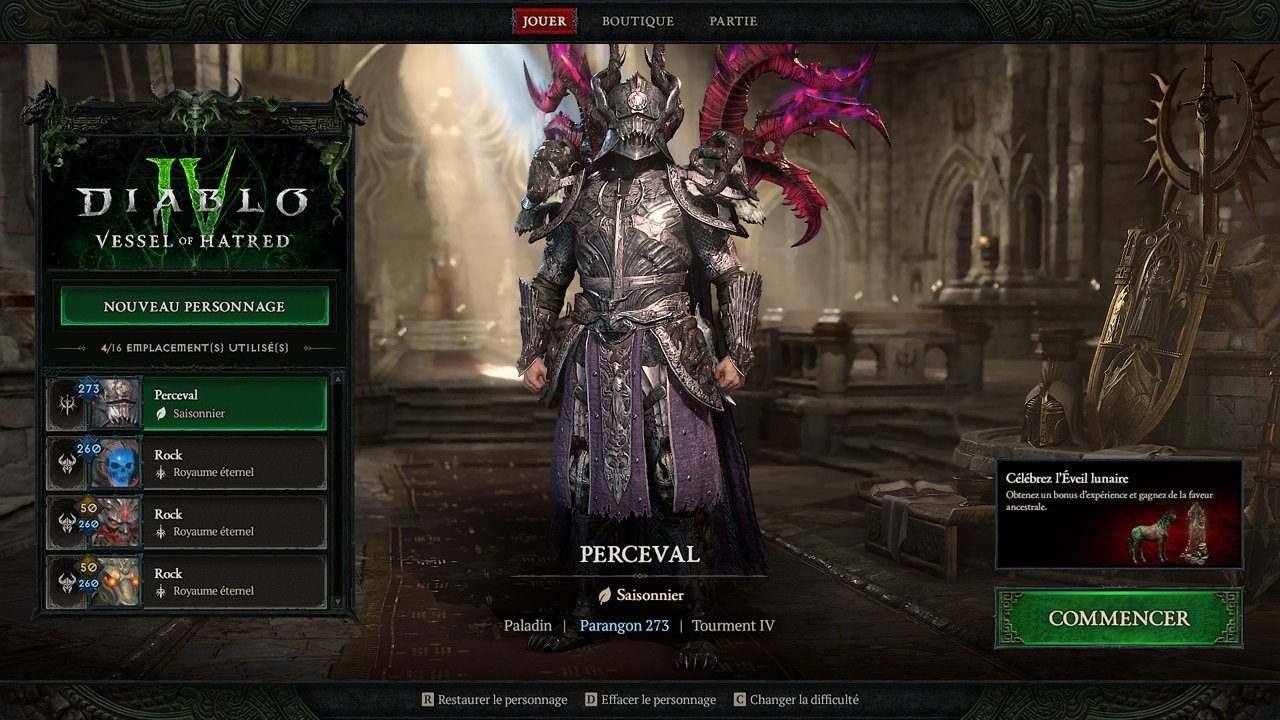This screenshot has height=720, width=1280.
Task: Go to the PARTIE tab
Action: tap(733, 21)
